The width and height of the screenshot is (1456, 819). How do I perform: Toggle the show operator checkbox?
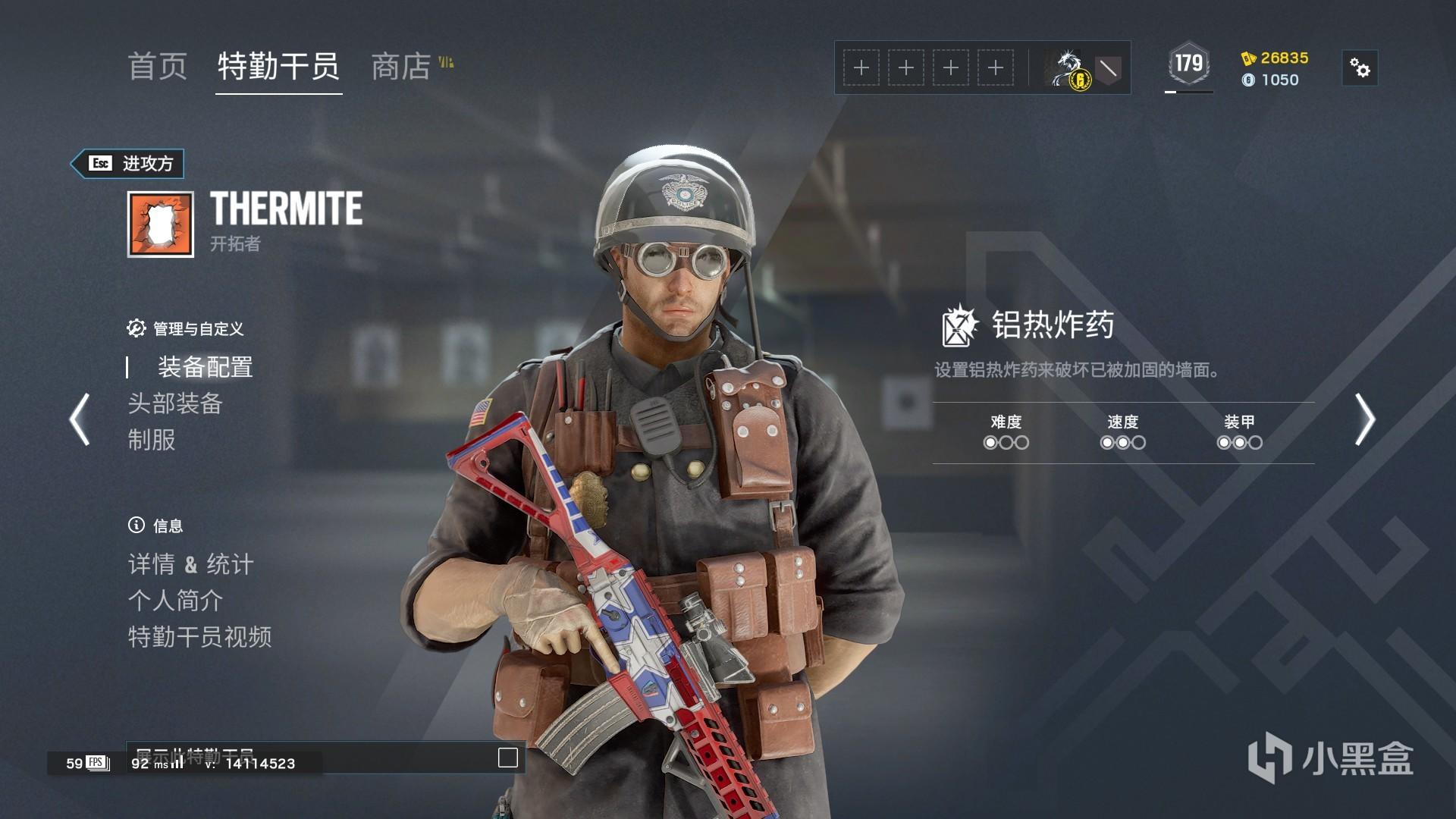(x=508, y=758)
